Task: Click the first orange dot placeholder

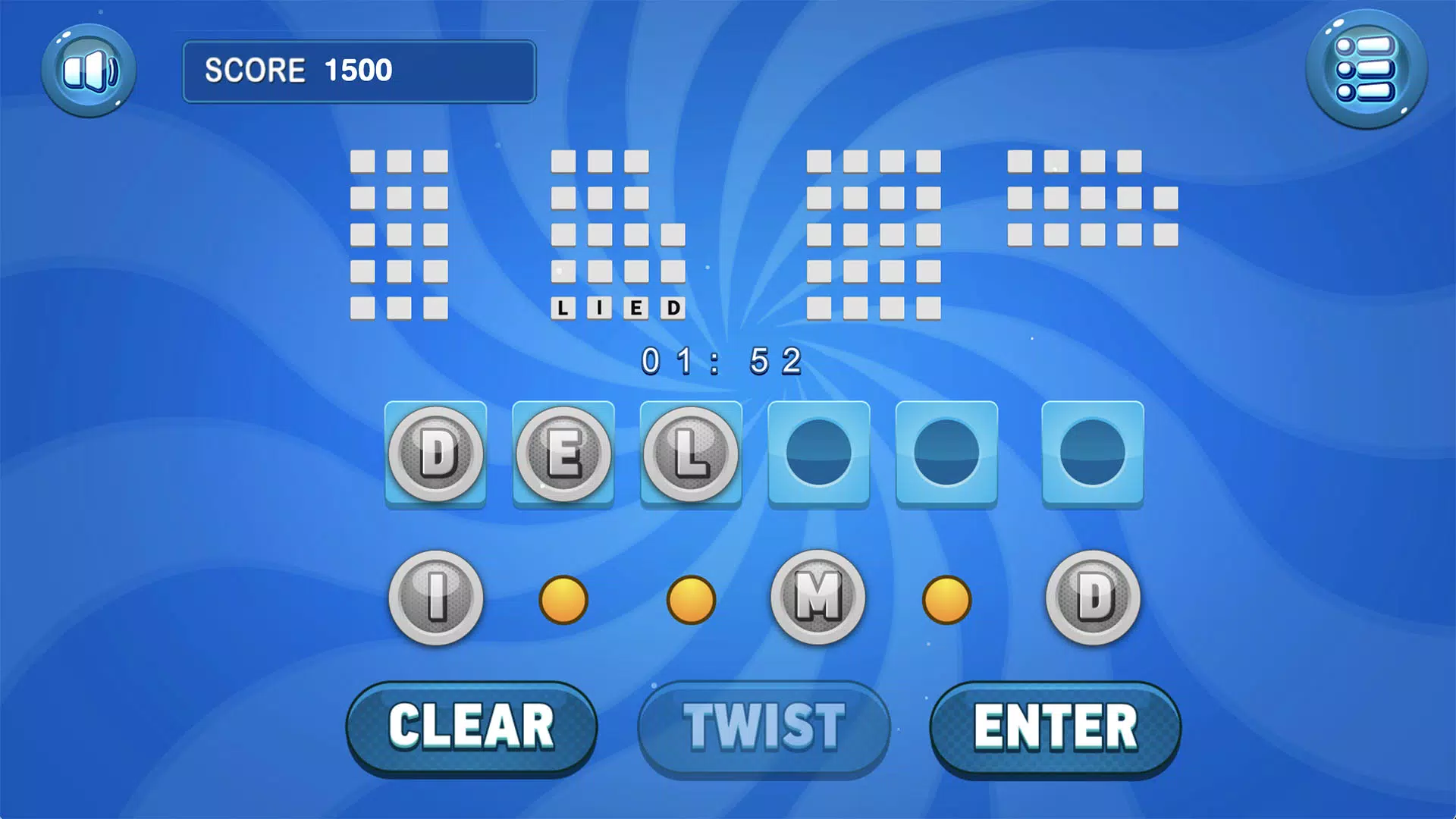Action: (x=563, y=599)
